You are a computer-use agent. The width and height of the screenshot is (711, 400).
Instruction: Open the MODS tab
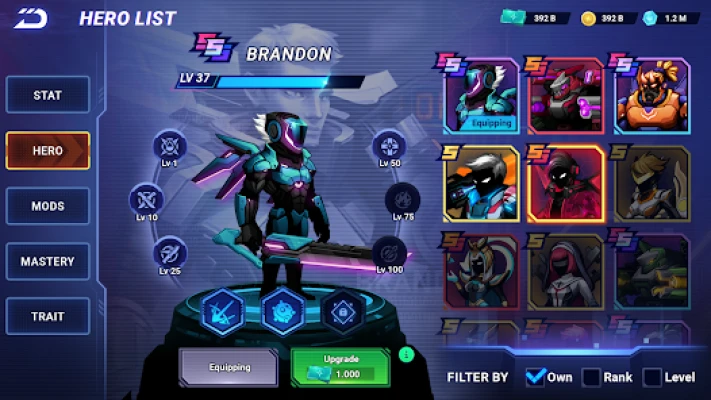pos(47,206)
